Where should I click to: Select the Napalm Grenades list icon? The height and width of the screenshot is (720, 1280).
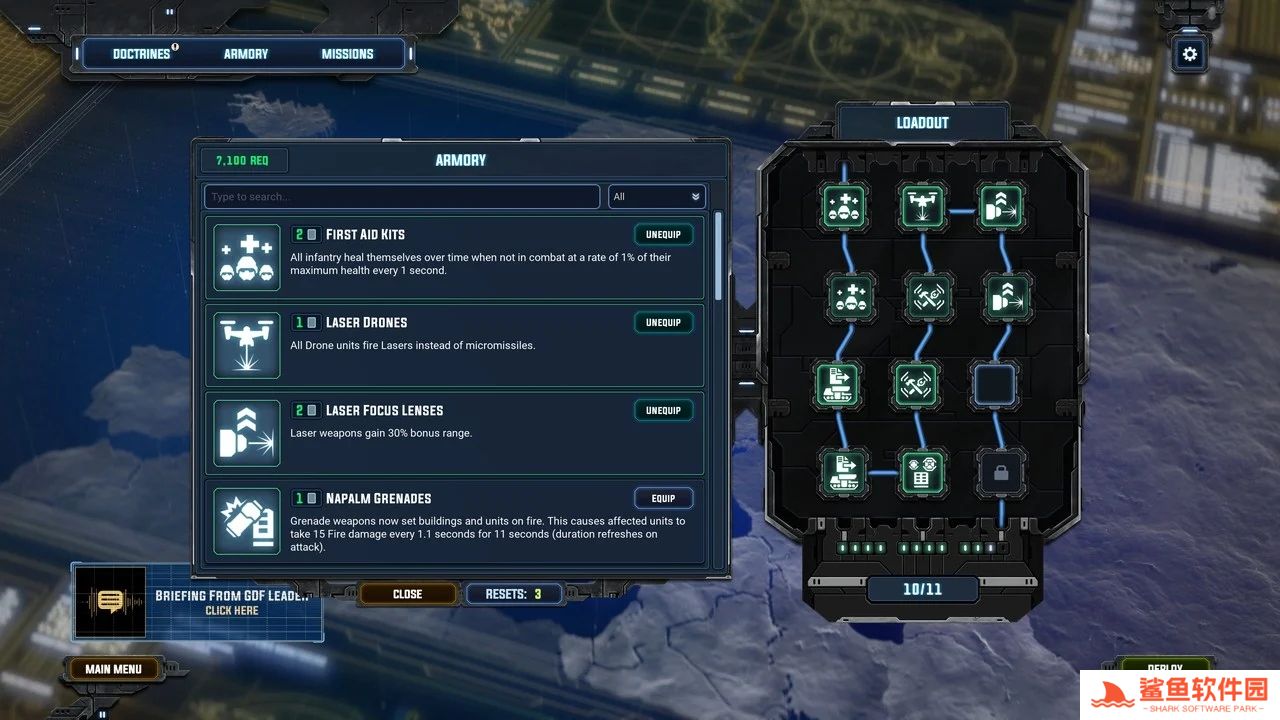247,521
